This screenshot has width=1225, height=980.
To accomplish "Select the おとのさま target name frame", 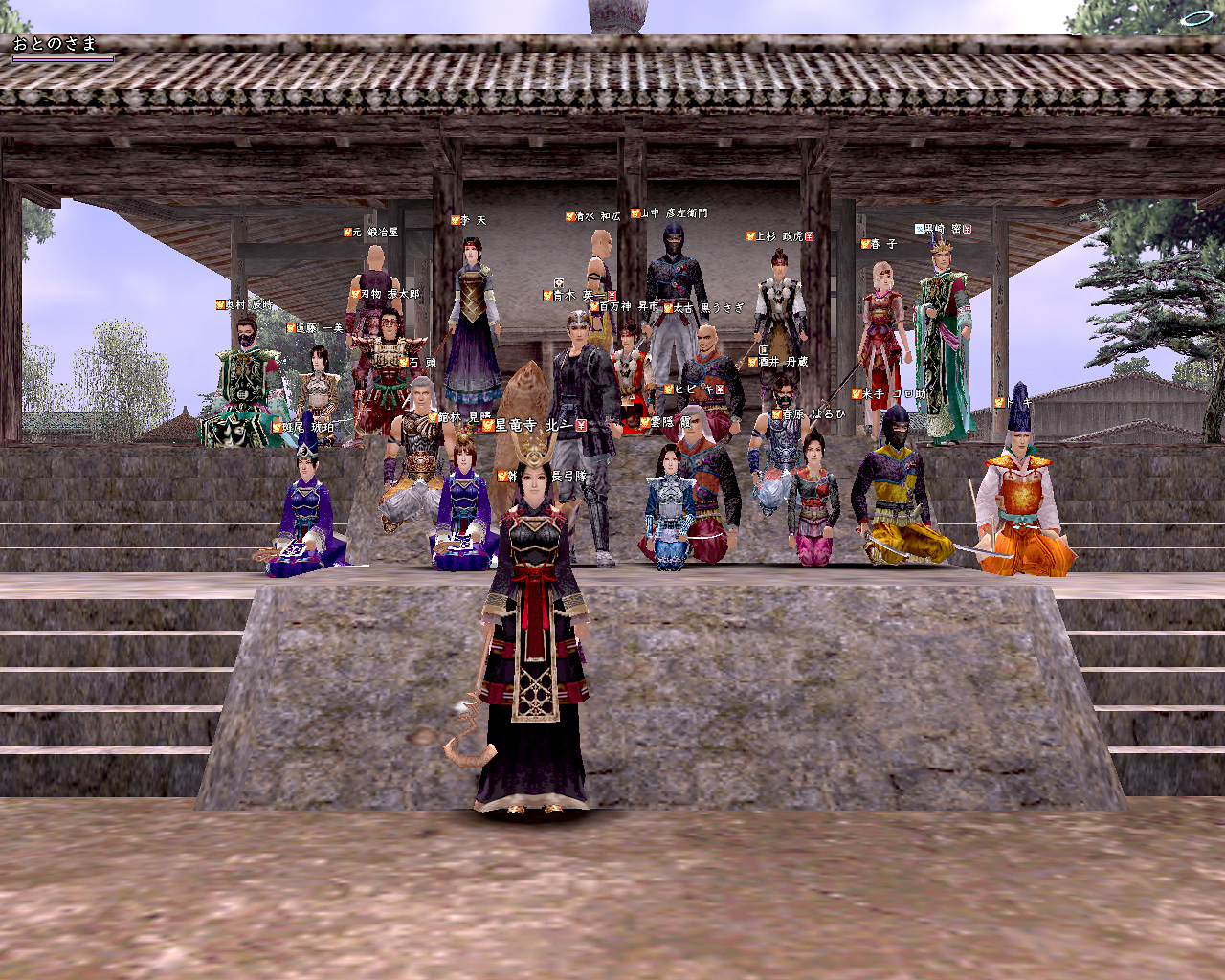I will pyautogui.click(x=56, y=44).
